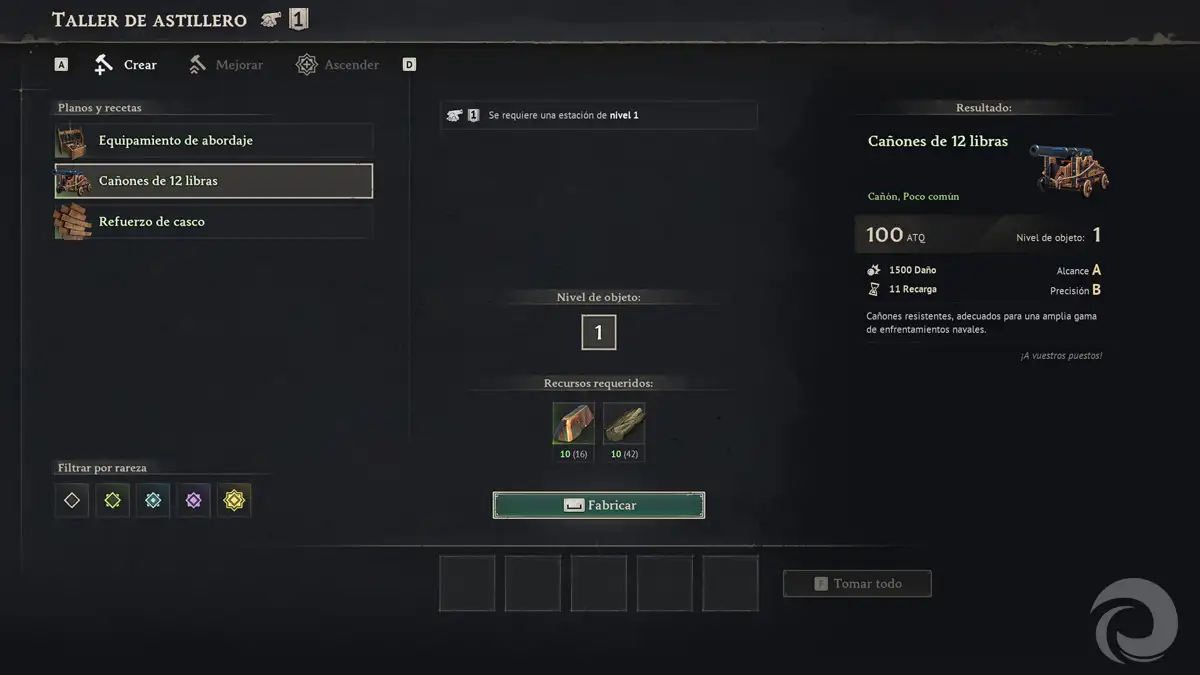
Task: Filter recipes by blue rarity
Action: pyautogui.click(x=153, y=500)
